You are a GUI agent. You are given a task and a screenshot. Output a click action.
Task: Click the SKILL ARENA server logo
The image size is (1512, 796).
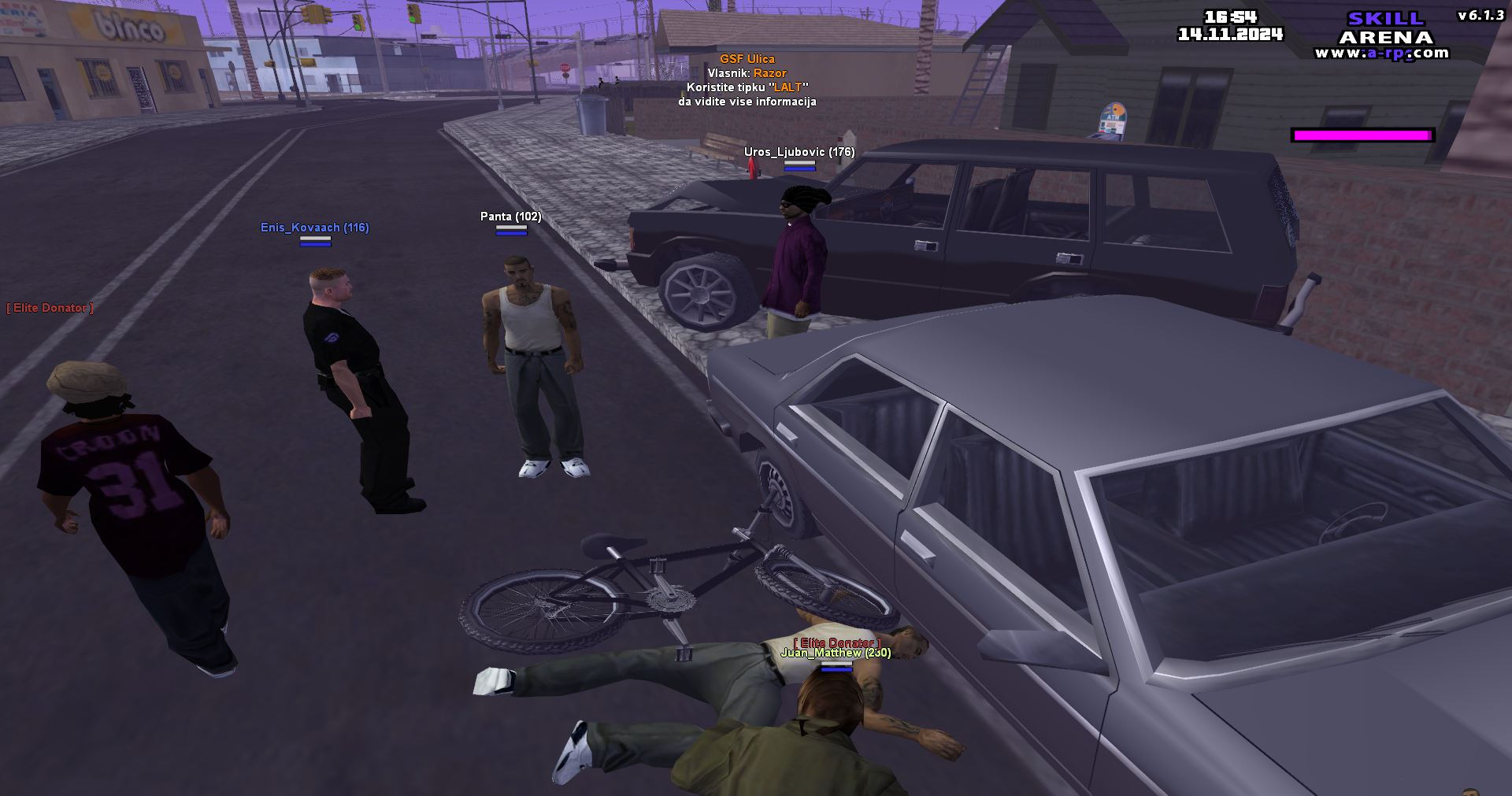pos(1386,28)
